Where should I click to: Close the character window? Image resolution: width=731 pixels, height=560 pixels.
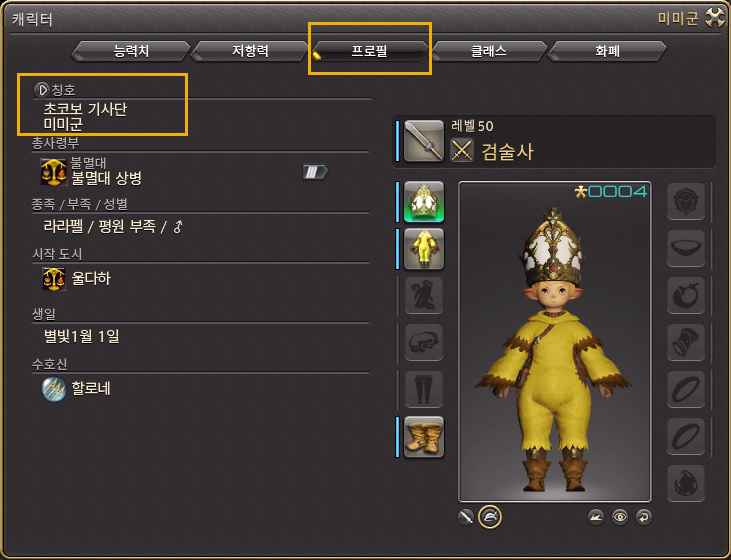714,17
